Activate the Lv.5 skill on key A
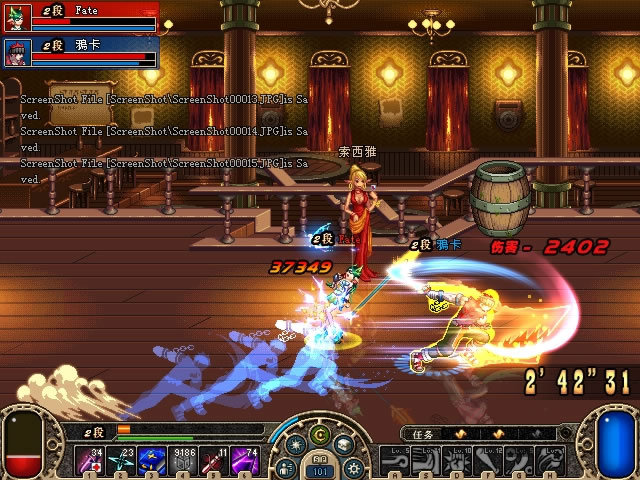The image size is (640, 480). 393,460
